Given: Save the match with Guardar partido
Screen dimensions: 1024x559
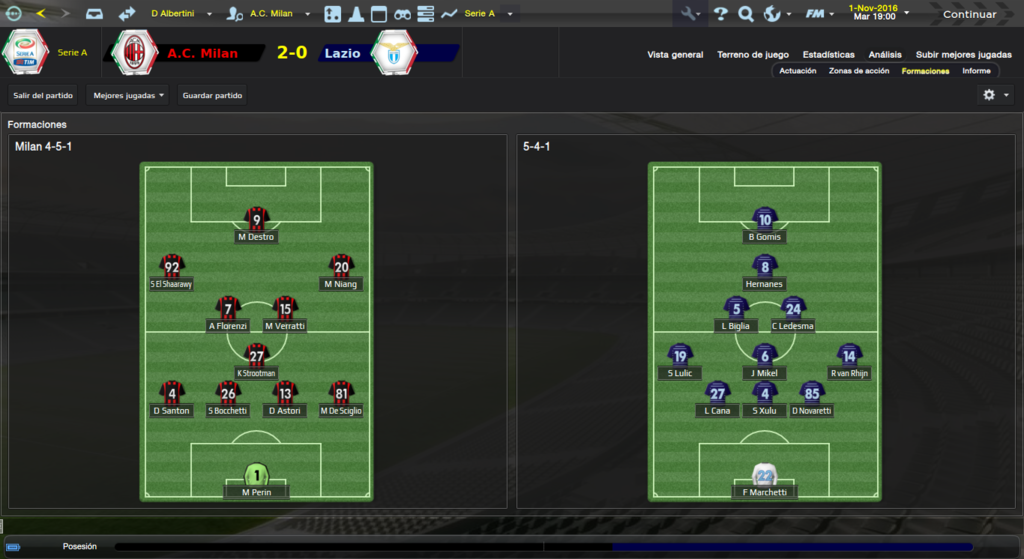Looking at the screenshot, I should point(212,95).
